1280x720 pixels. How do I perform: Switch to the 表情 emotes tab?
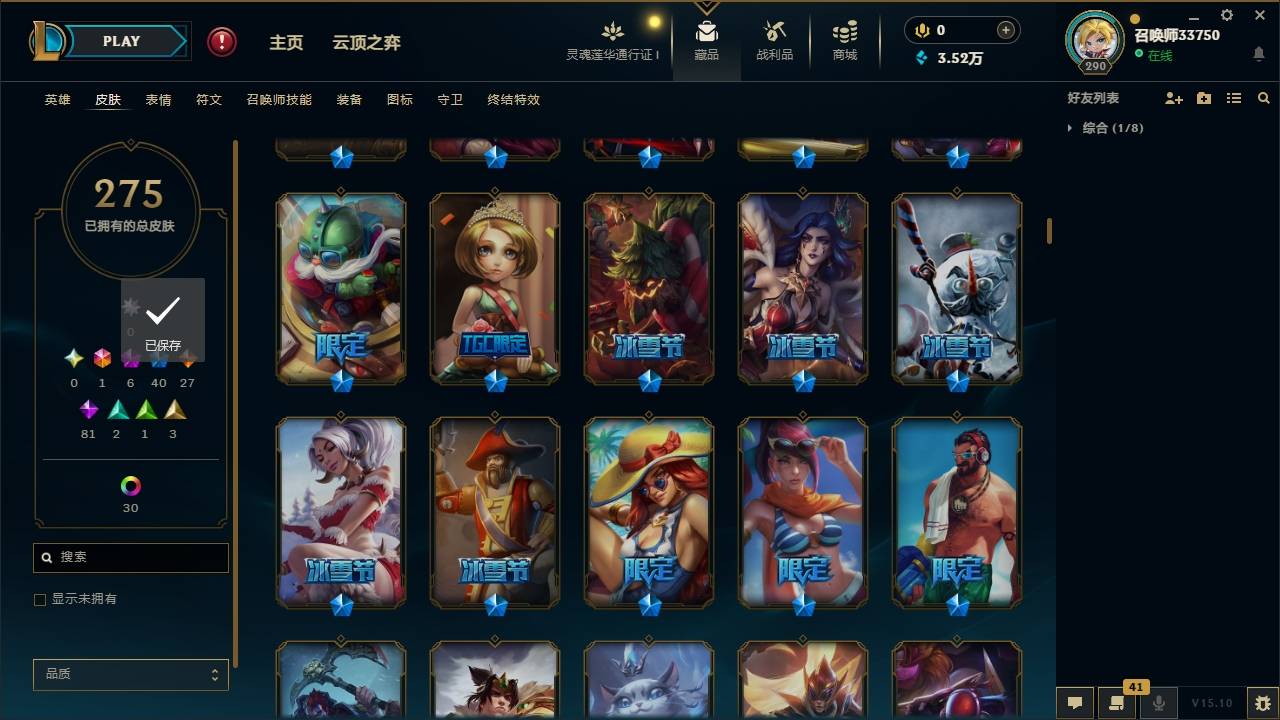point(160,99)
